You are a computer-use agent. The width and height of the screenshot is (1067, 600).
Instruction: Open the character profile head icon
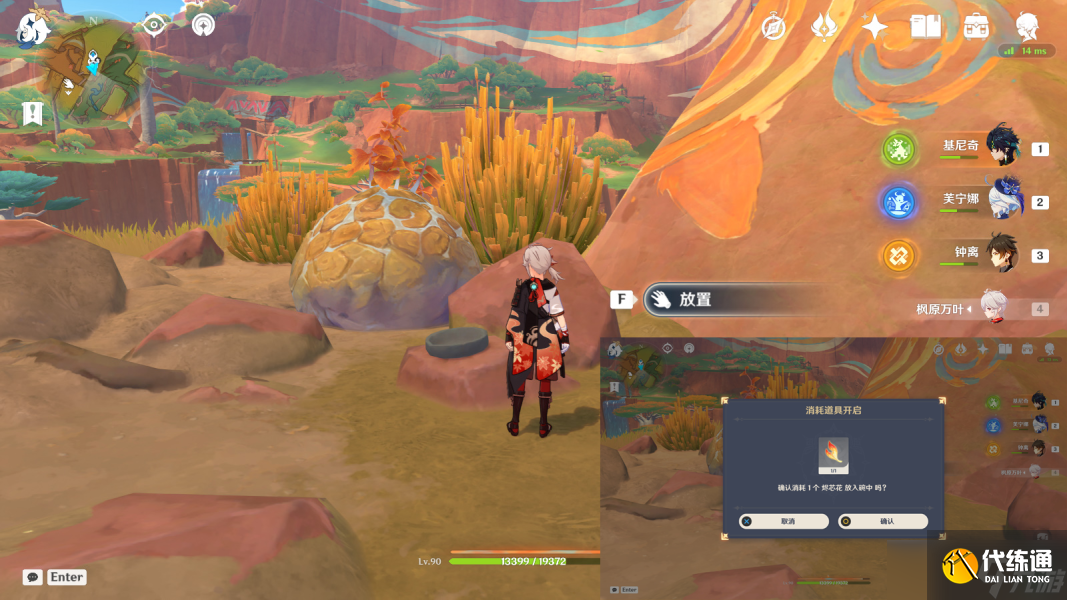pos(1026,27)
